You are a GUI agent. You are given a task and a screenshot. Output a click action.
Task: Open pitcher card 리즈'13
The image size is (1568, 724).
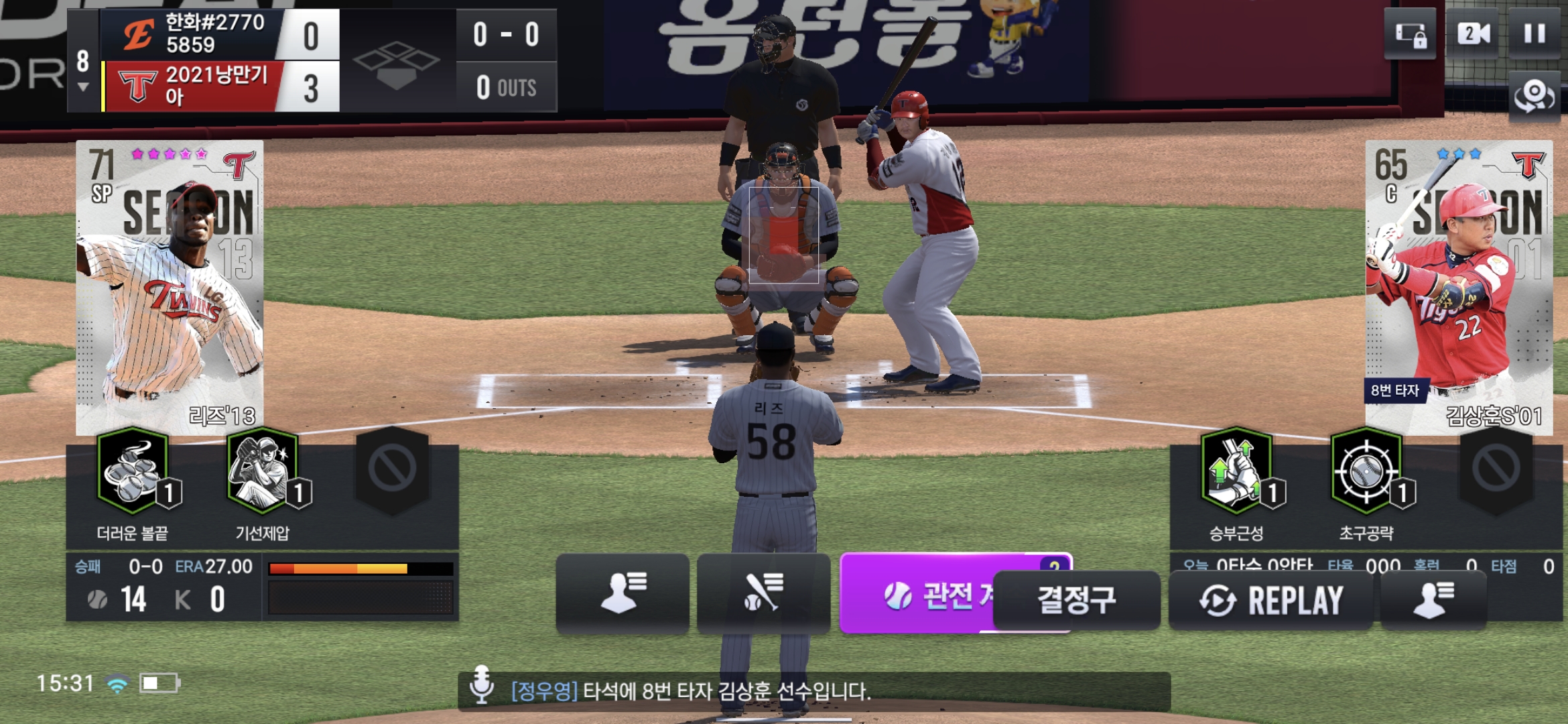(170, 287)
